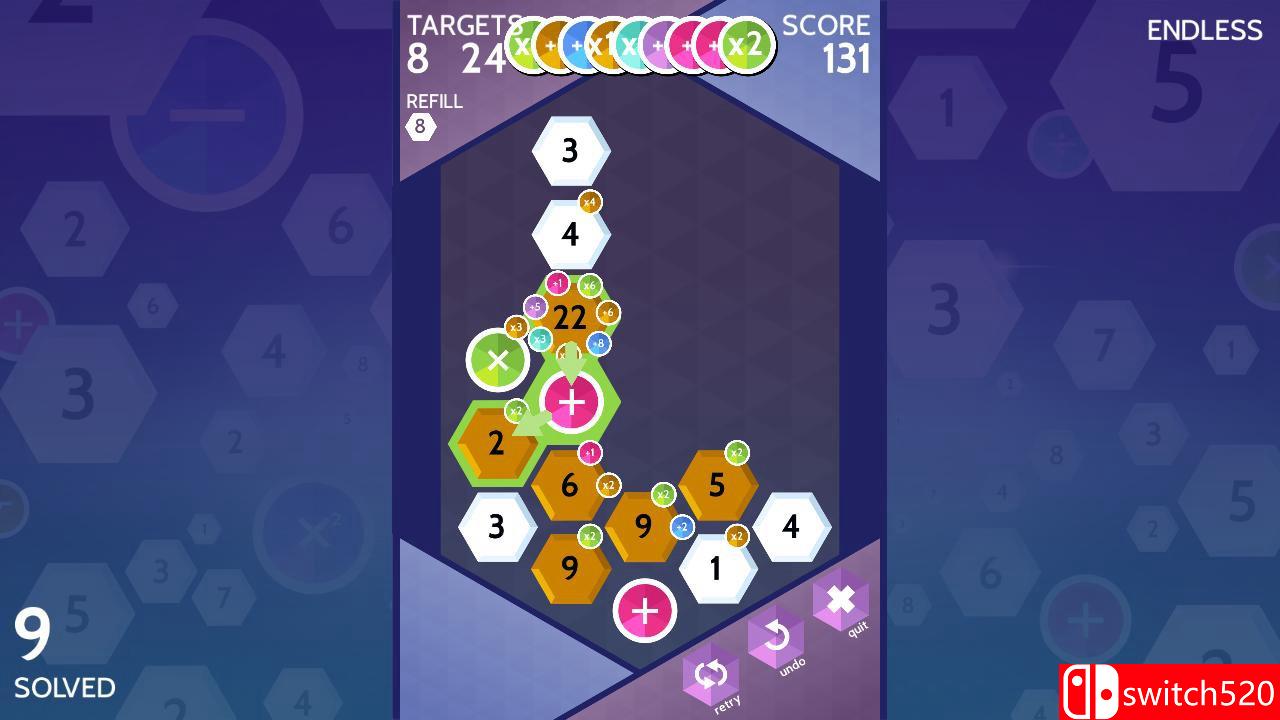Click the x2 target token at the top
The height and width of the screenshot is (720, 1280).
(747, 44)
